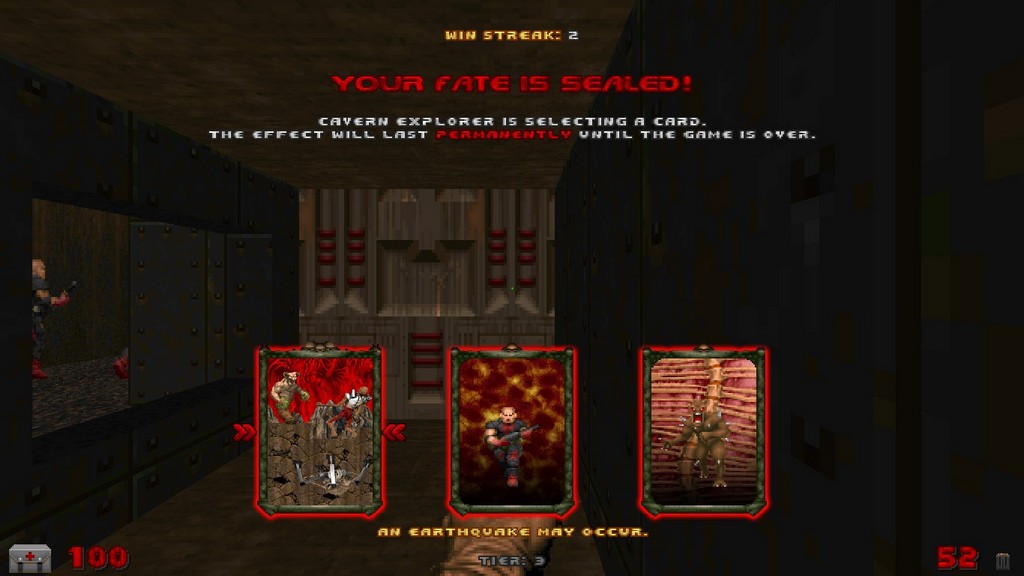Choose the shotgun zombie lava card
The height and width of the screenshot is (576, 1024).
(512, 431)
